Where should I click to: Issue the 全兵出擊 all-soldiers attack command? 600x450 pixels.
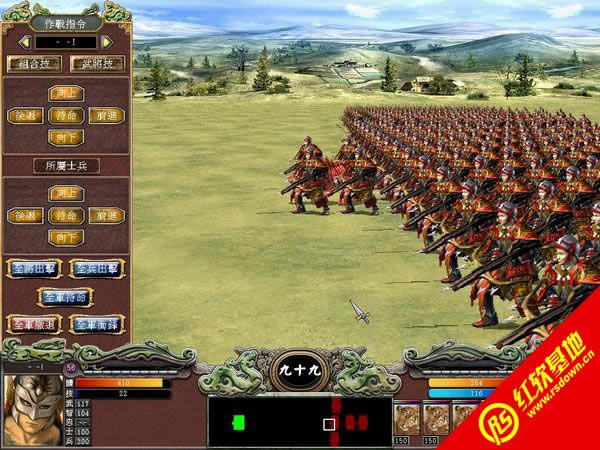[97, 268]
